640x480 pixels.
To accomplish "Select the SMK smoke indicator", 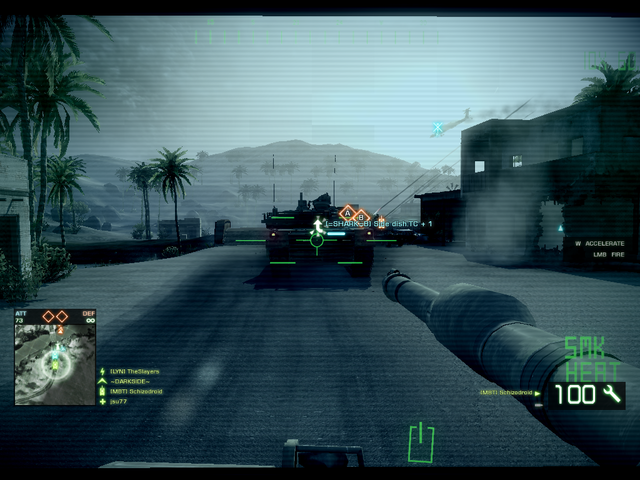I will coord(585,347).
